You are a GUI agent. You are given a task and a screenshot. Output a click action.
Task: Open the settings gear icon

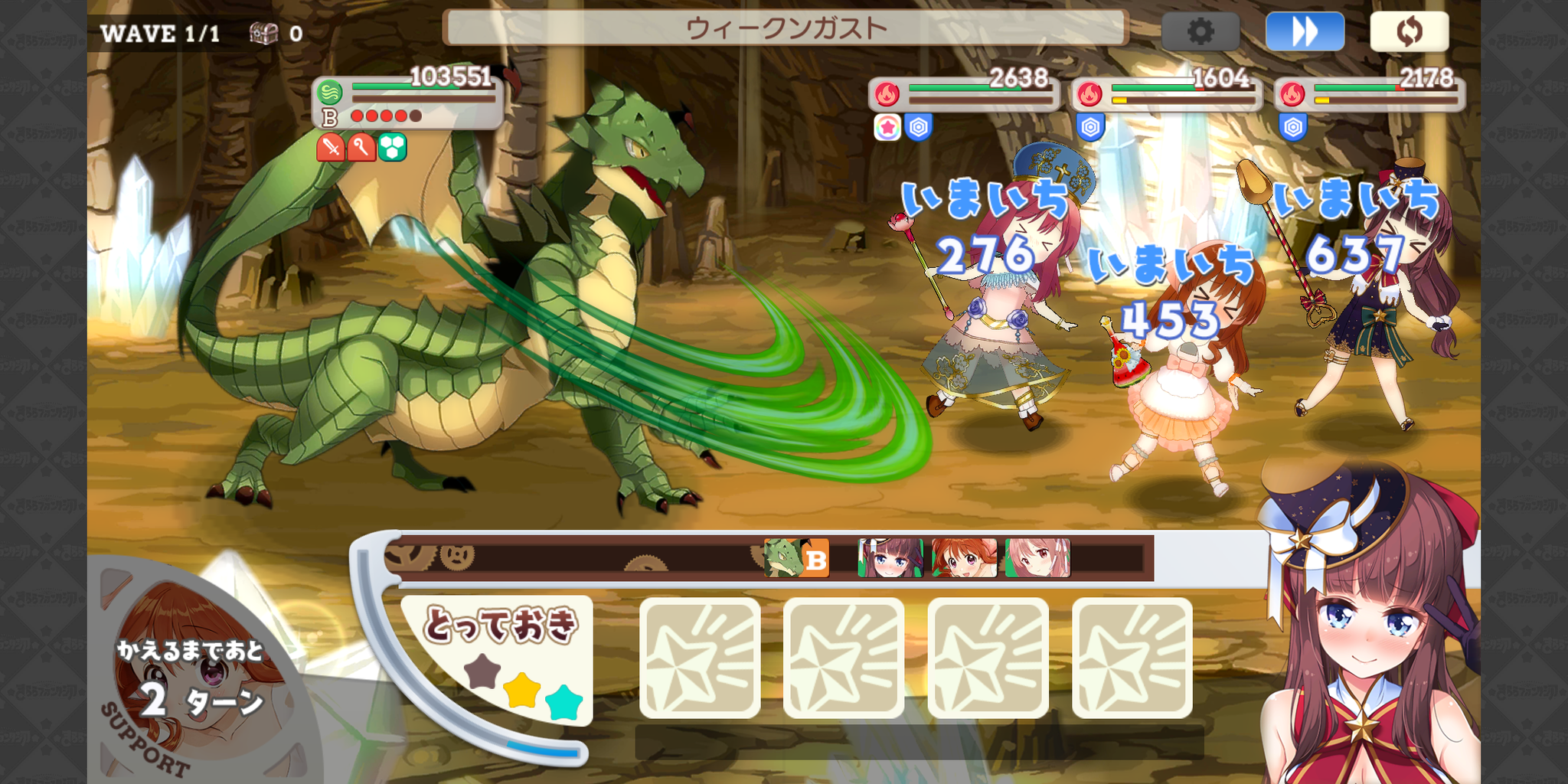pyautogui.click(x=1200, y=32)
